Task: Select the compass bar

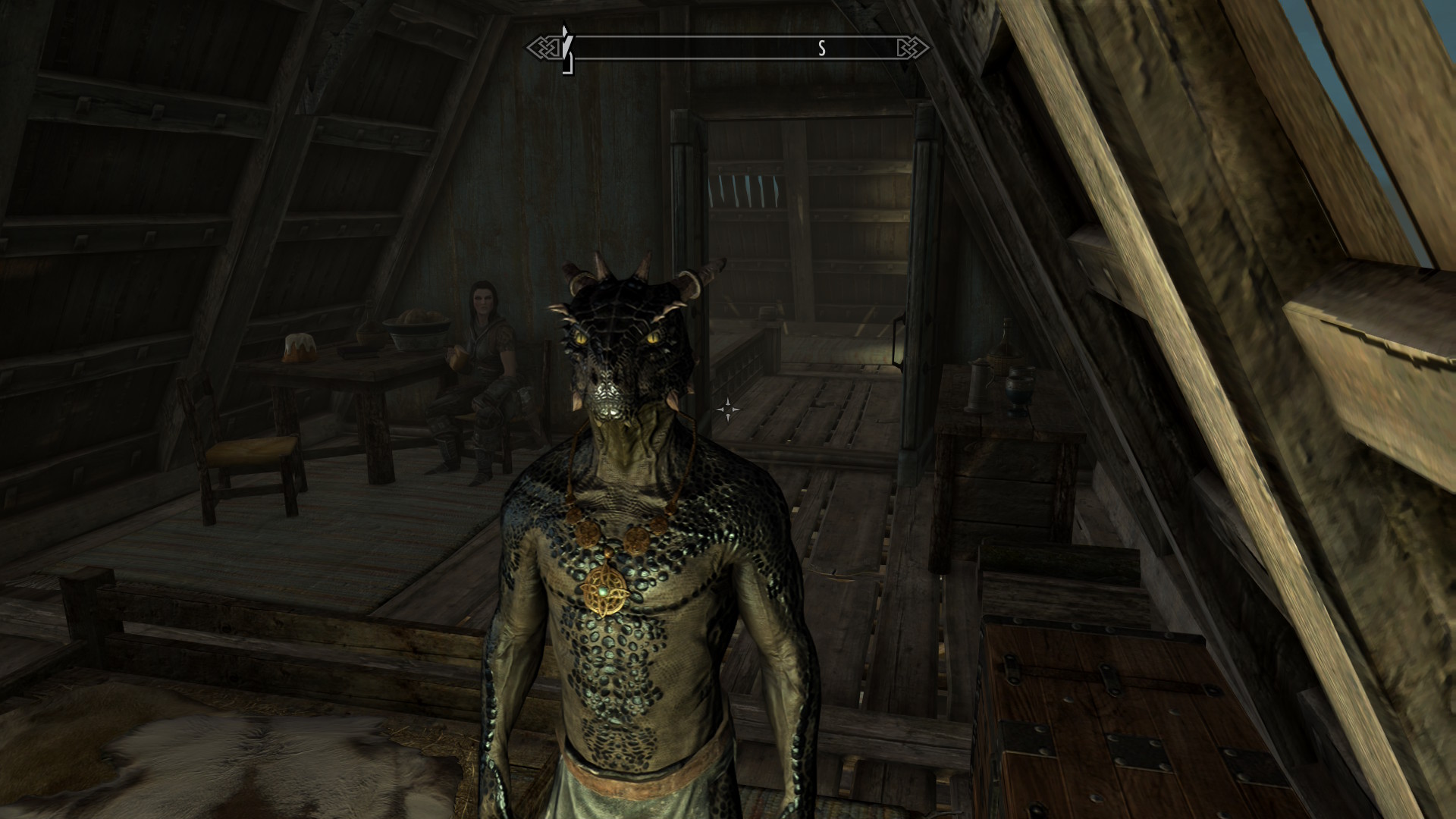Action: point(728,49)
